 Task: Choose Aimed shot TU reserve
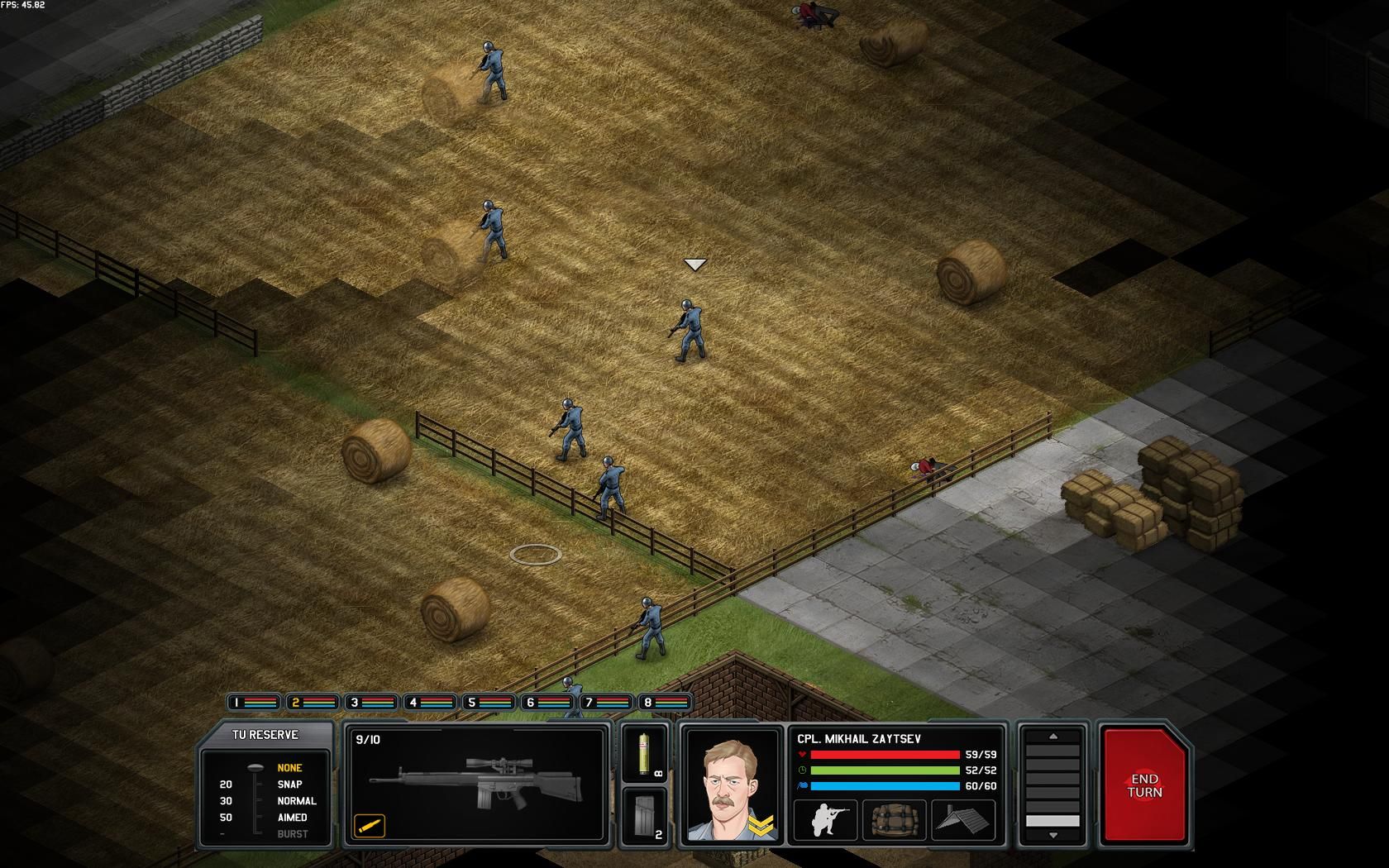292,818
